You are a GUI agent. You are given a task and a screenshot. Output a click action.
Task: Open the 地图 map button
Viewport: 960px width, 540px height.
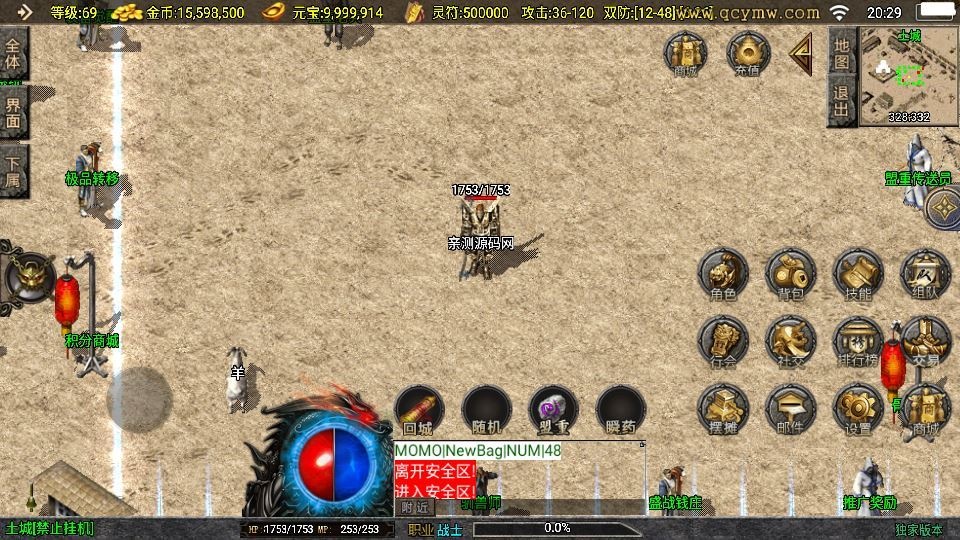(841, 50)
